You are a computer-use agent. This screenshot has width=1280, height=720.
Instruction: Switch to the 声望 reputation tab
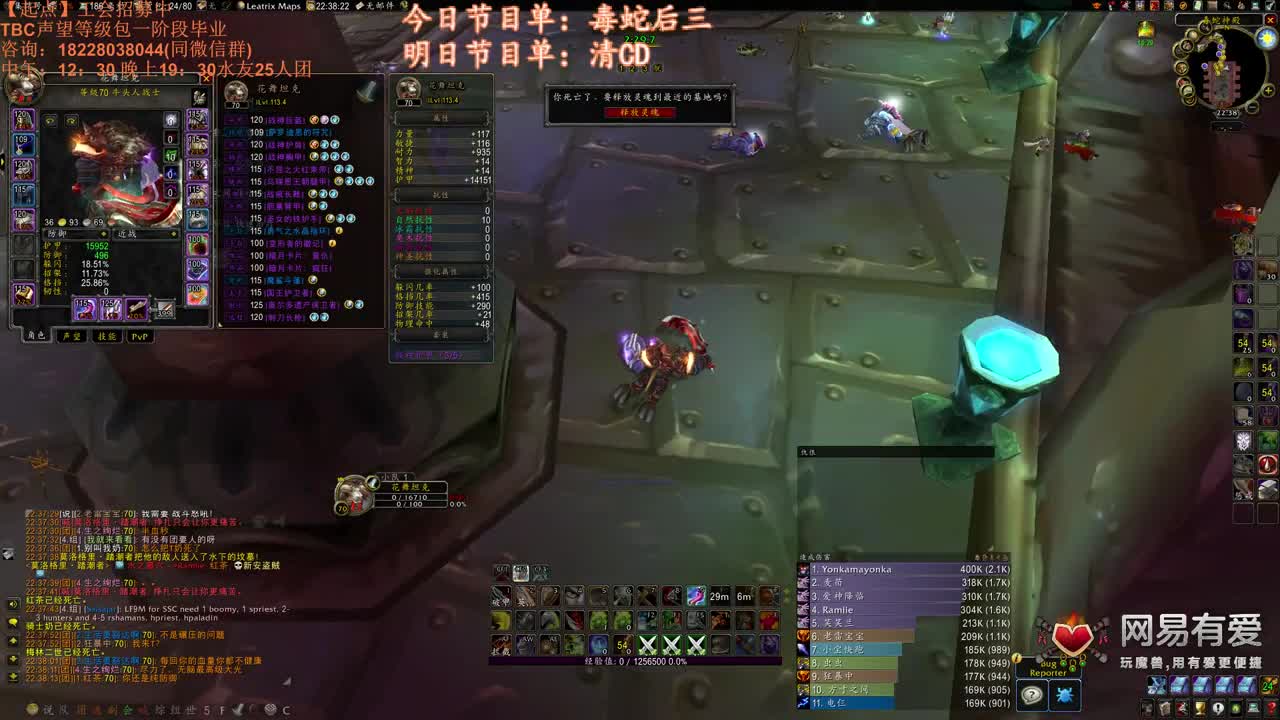(x=72, y=336)
